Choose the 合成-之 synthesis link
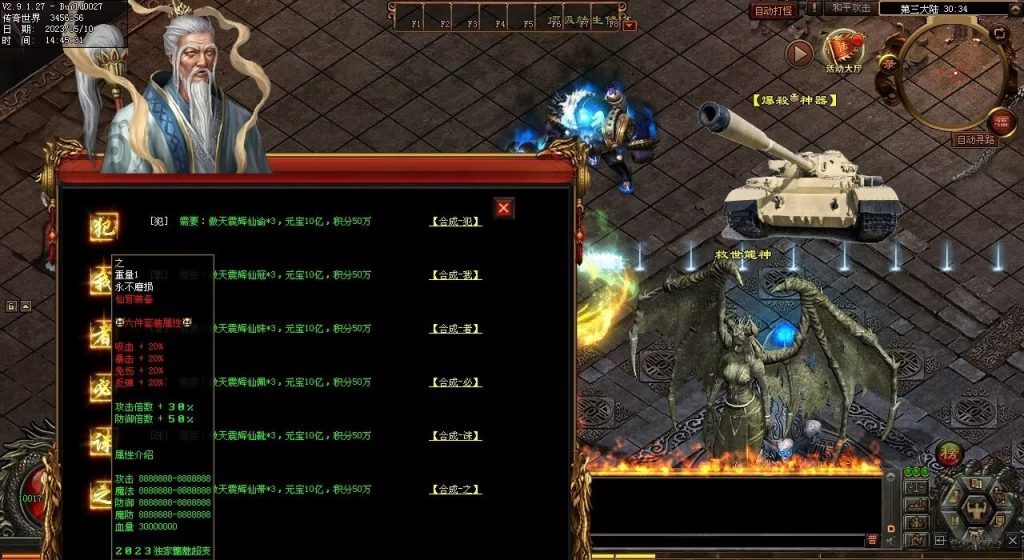The image size is (1024, 560). point(455,490)
